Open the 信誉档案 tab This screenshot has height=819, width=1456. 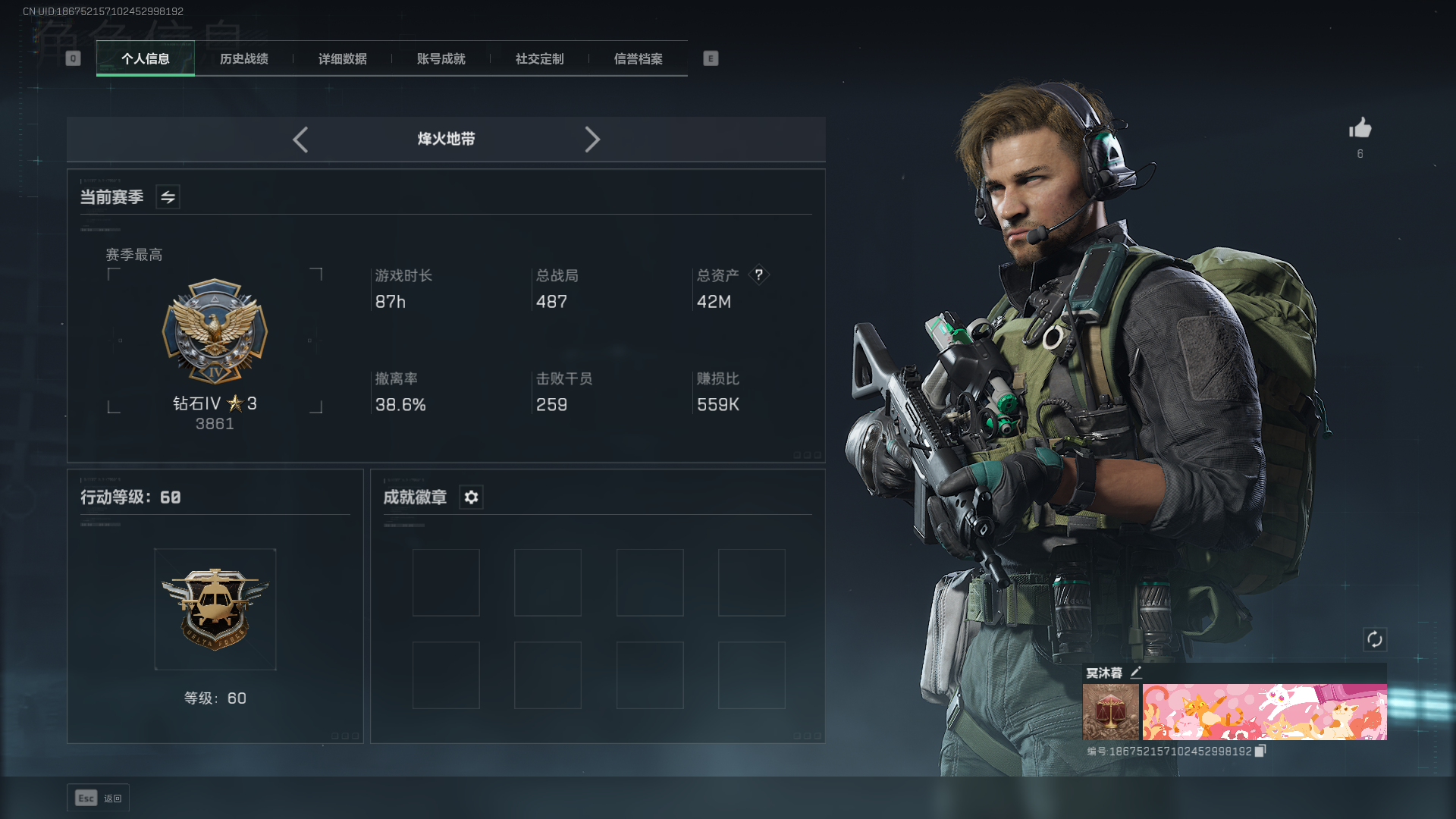(x=639, y=59)
